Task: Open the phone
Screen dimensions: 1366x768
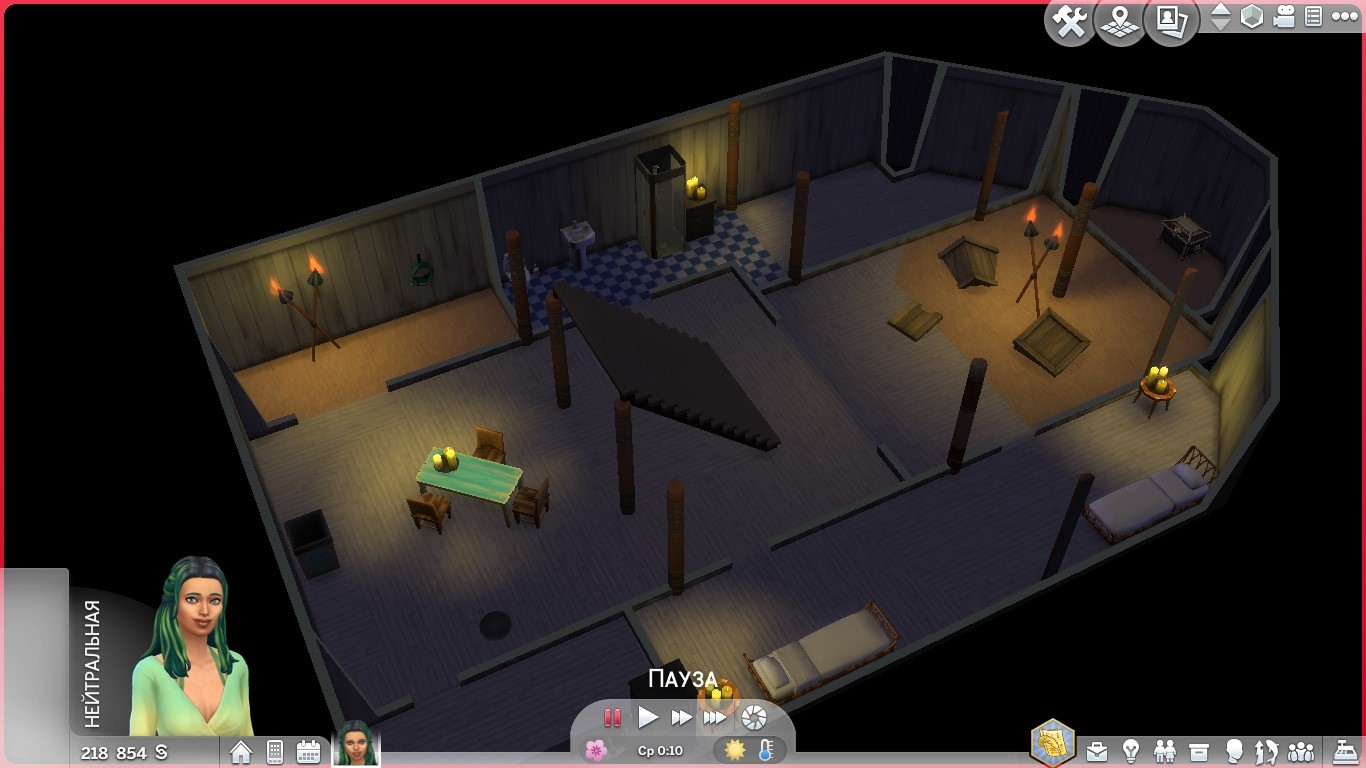Action: point(275,752)
